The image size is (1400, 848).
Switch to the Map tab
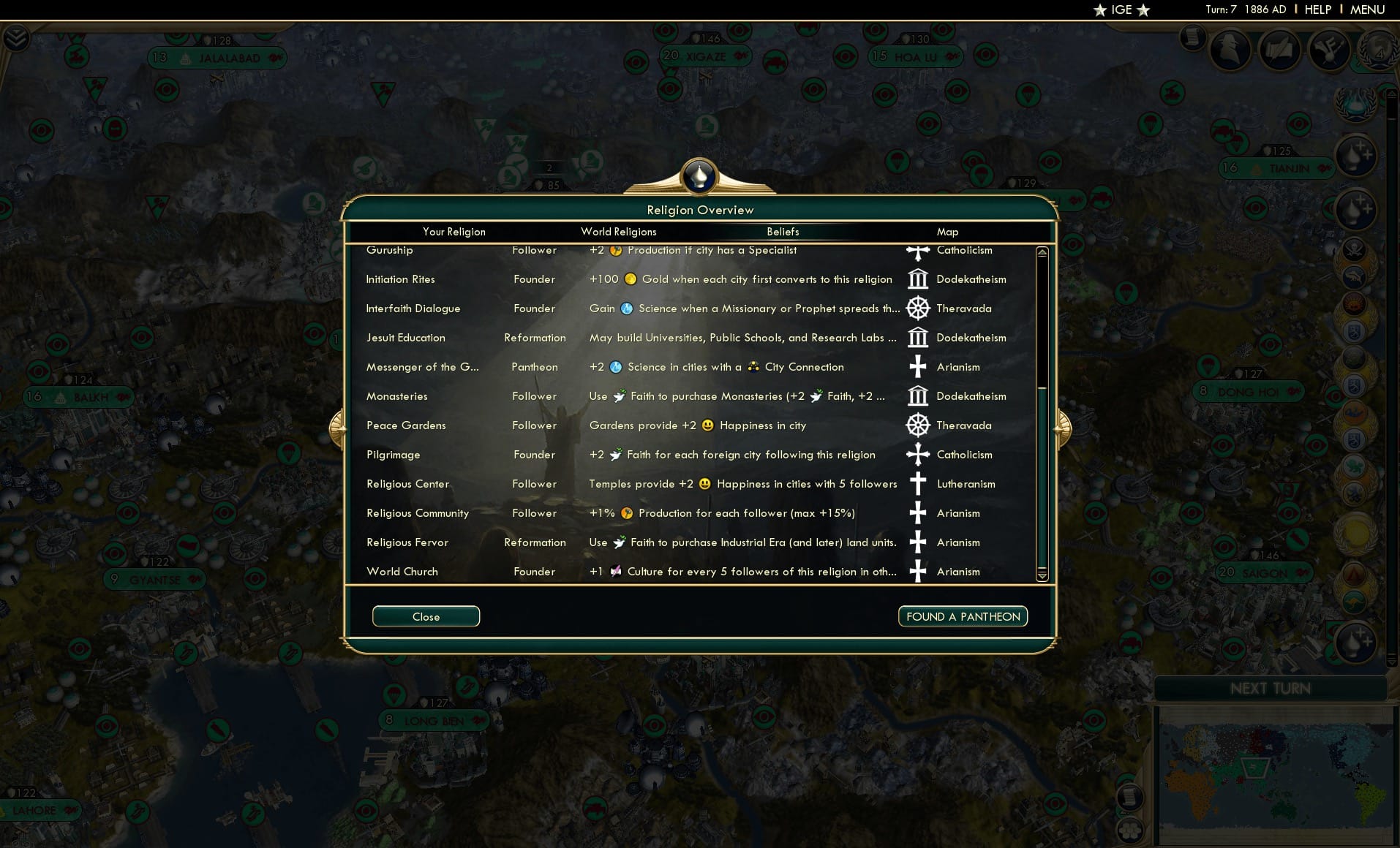coord(947,232)
